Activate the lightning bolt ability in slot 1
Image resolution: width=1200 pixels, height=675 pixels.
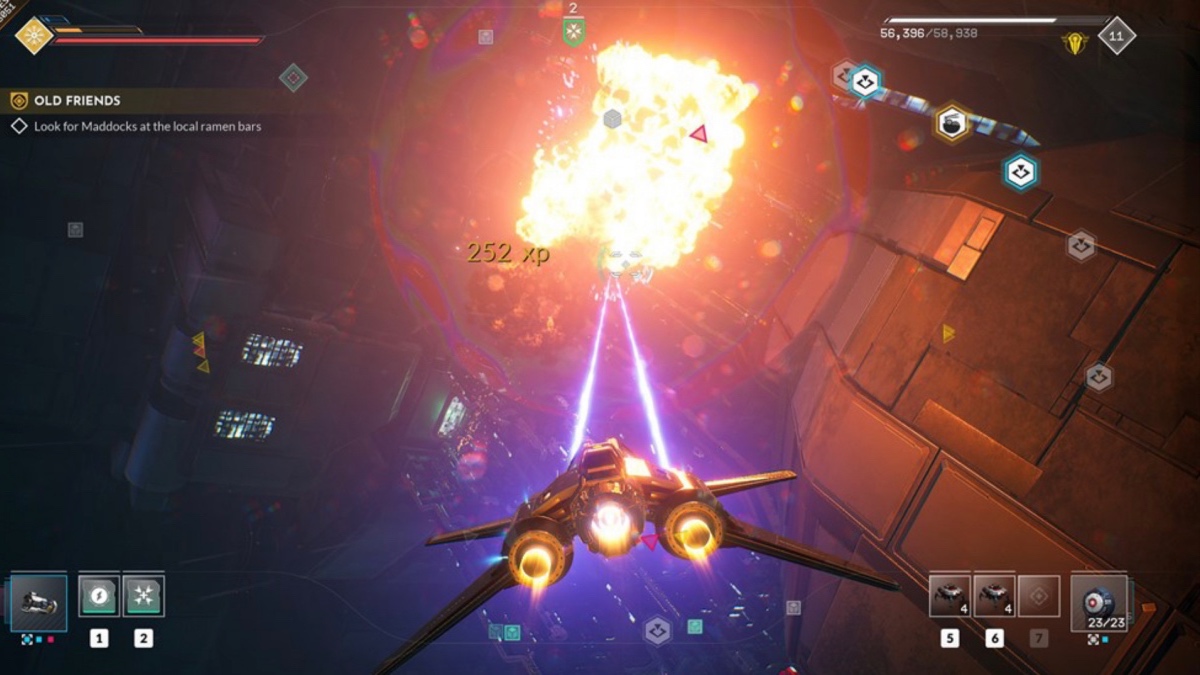(99, 596)
